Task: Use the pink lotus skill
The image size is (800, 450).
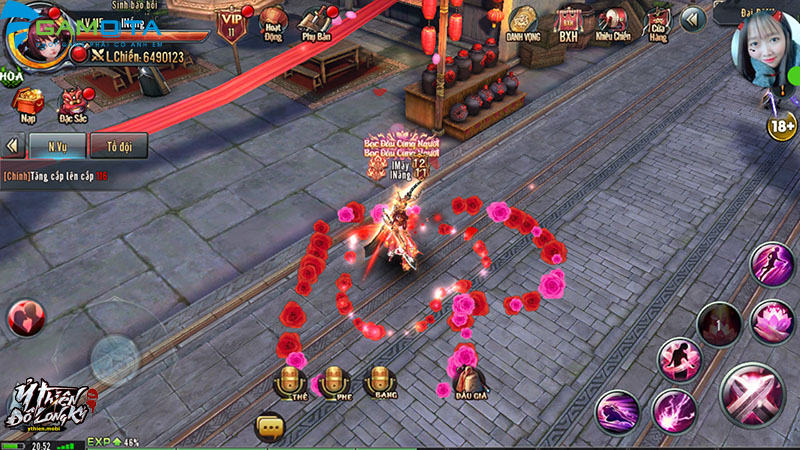Action: point(771,321)
